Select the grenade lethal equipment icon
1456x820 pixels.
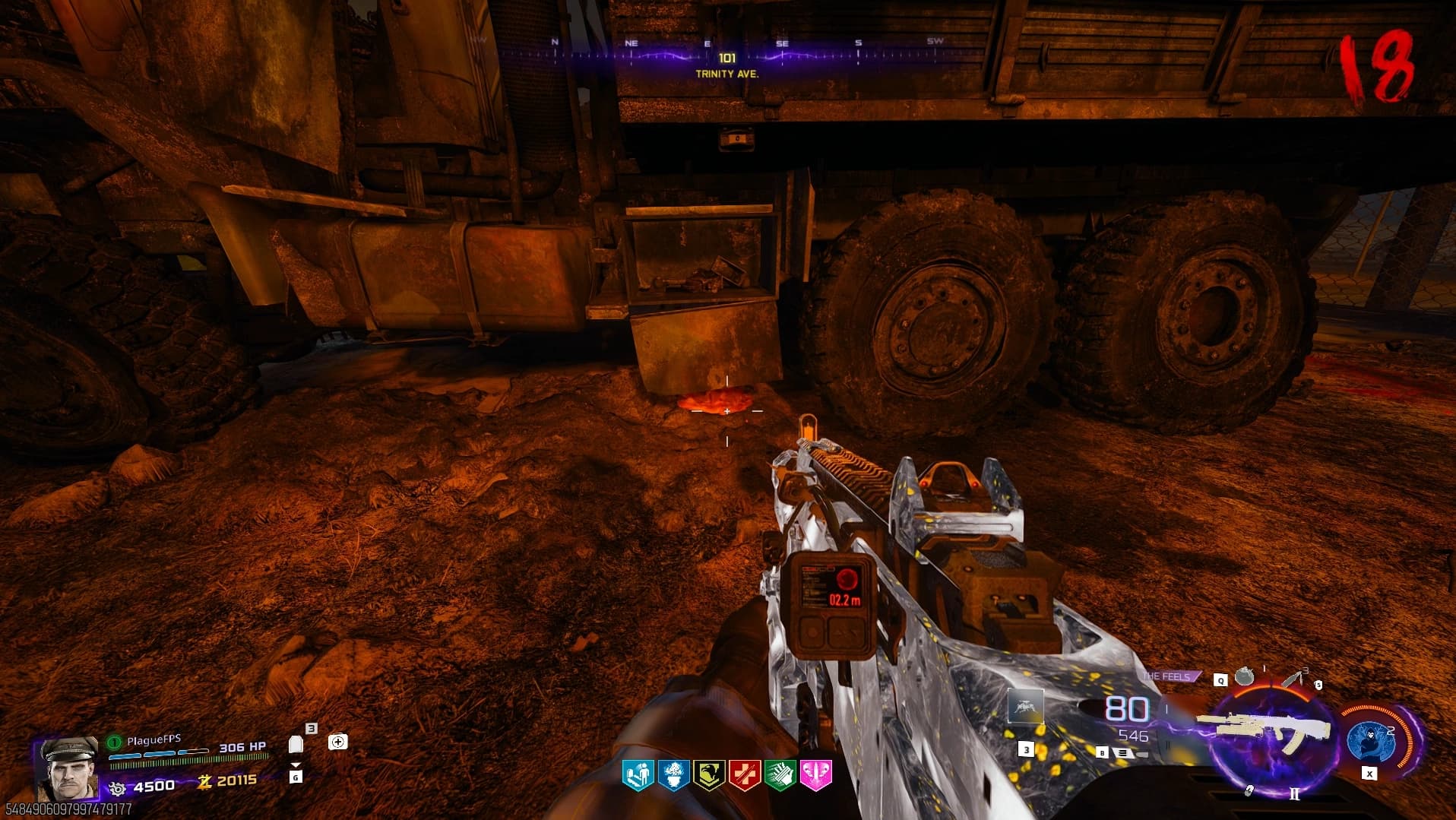(1243, 676)
